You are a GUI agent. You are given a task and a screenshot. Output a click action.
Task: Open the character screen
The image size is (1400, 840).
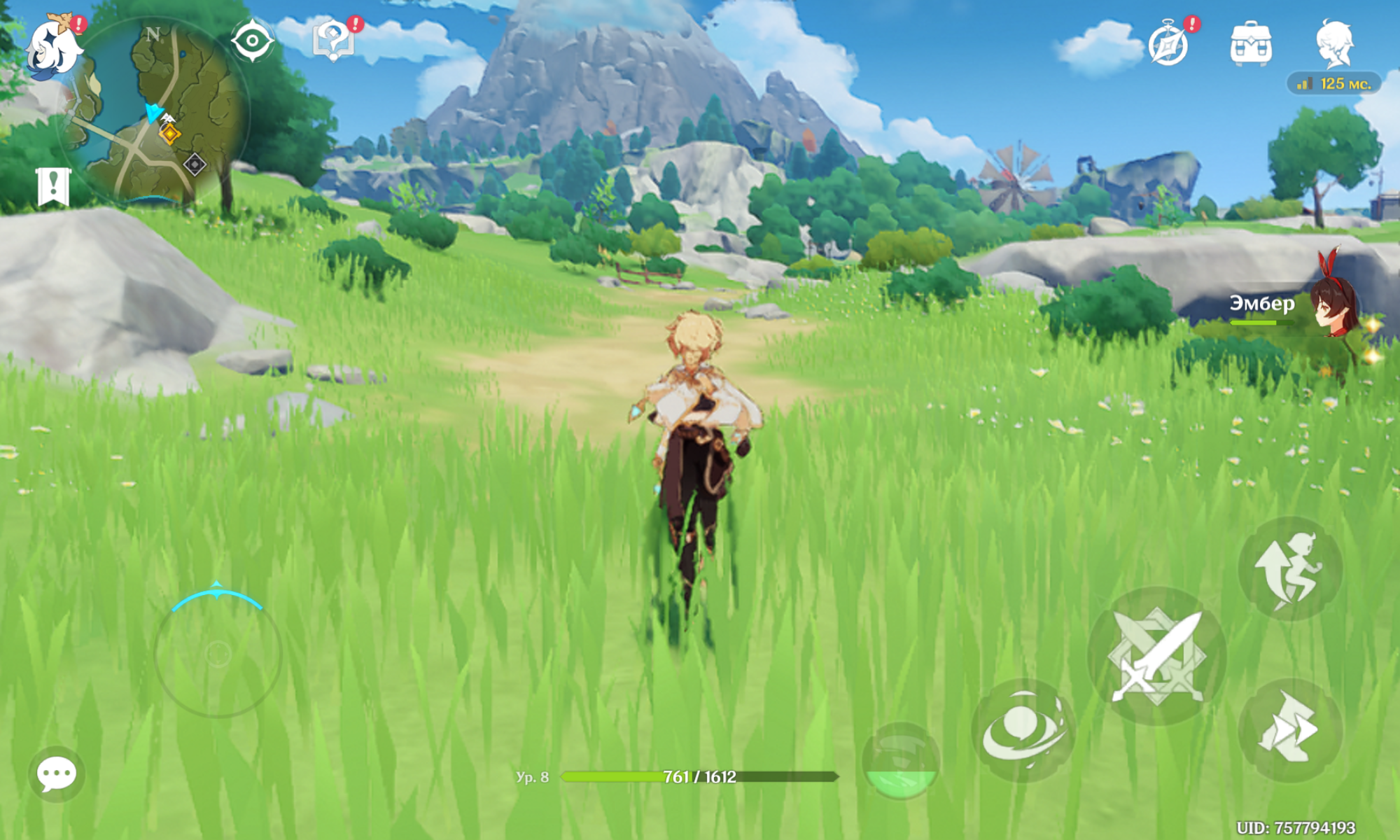pyautogui.click(x=1334, y=43)
